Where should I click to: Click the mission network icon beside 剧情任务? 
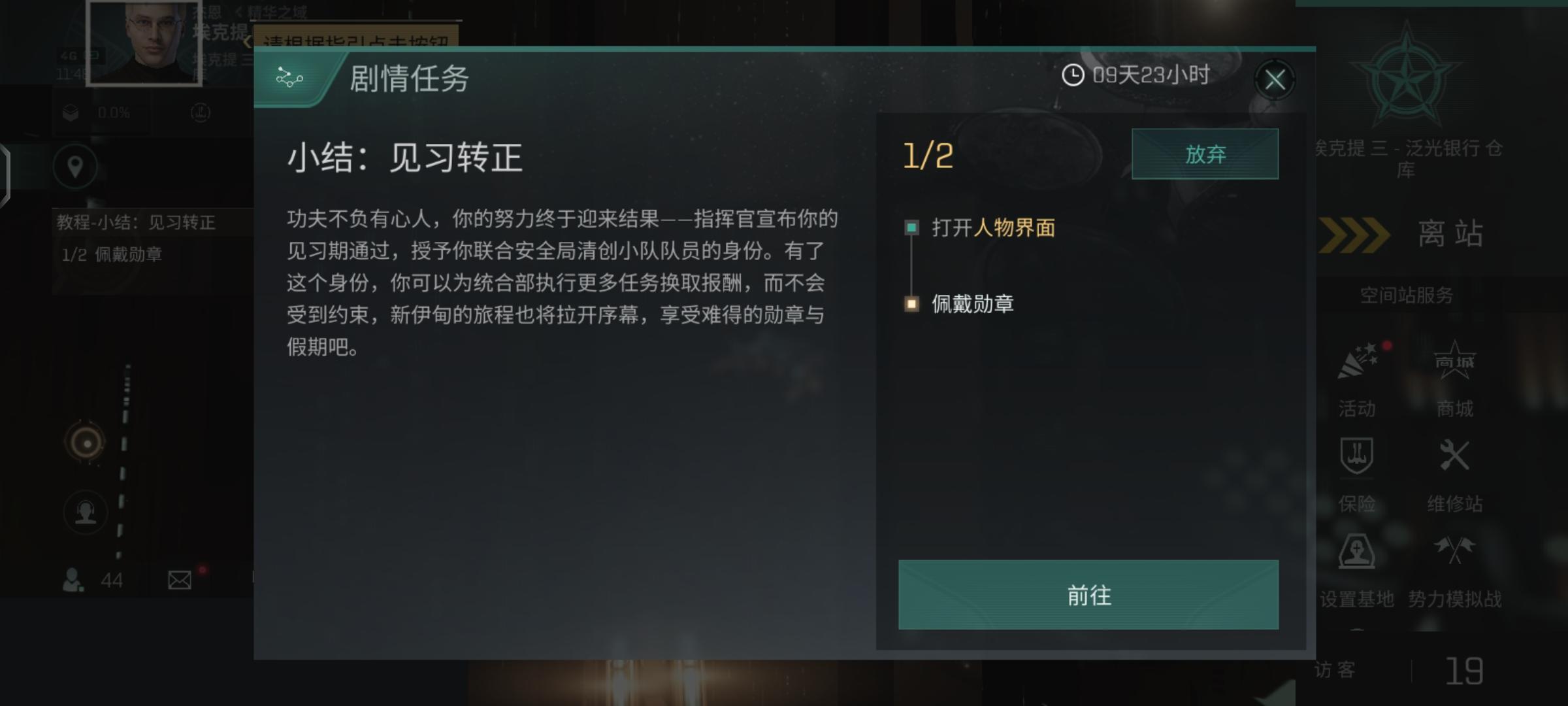coord(291,78)
